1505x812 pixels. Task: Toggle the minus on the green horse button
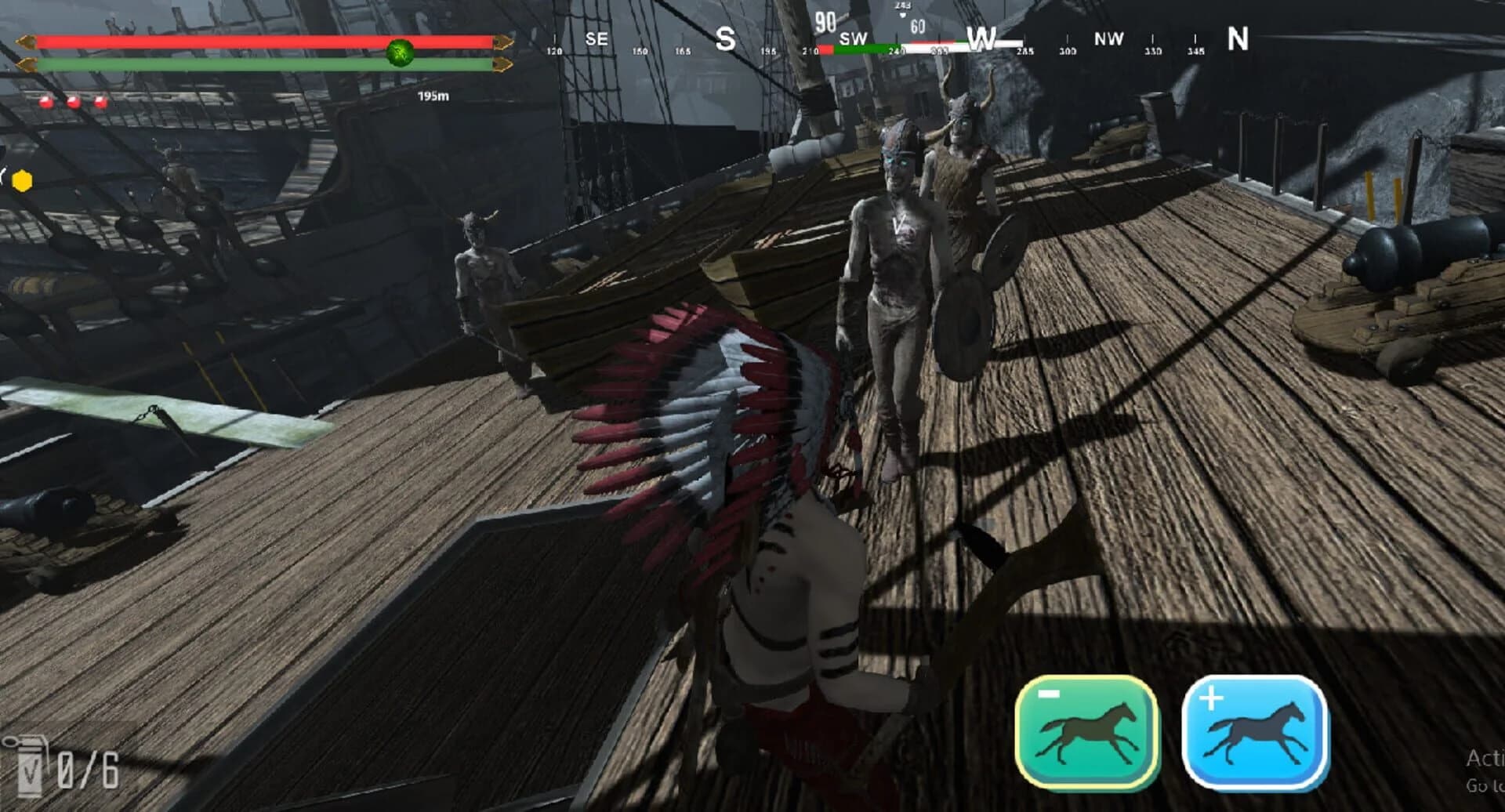point(1050,694)
